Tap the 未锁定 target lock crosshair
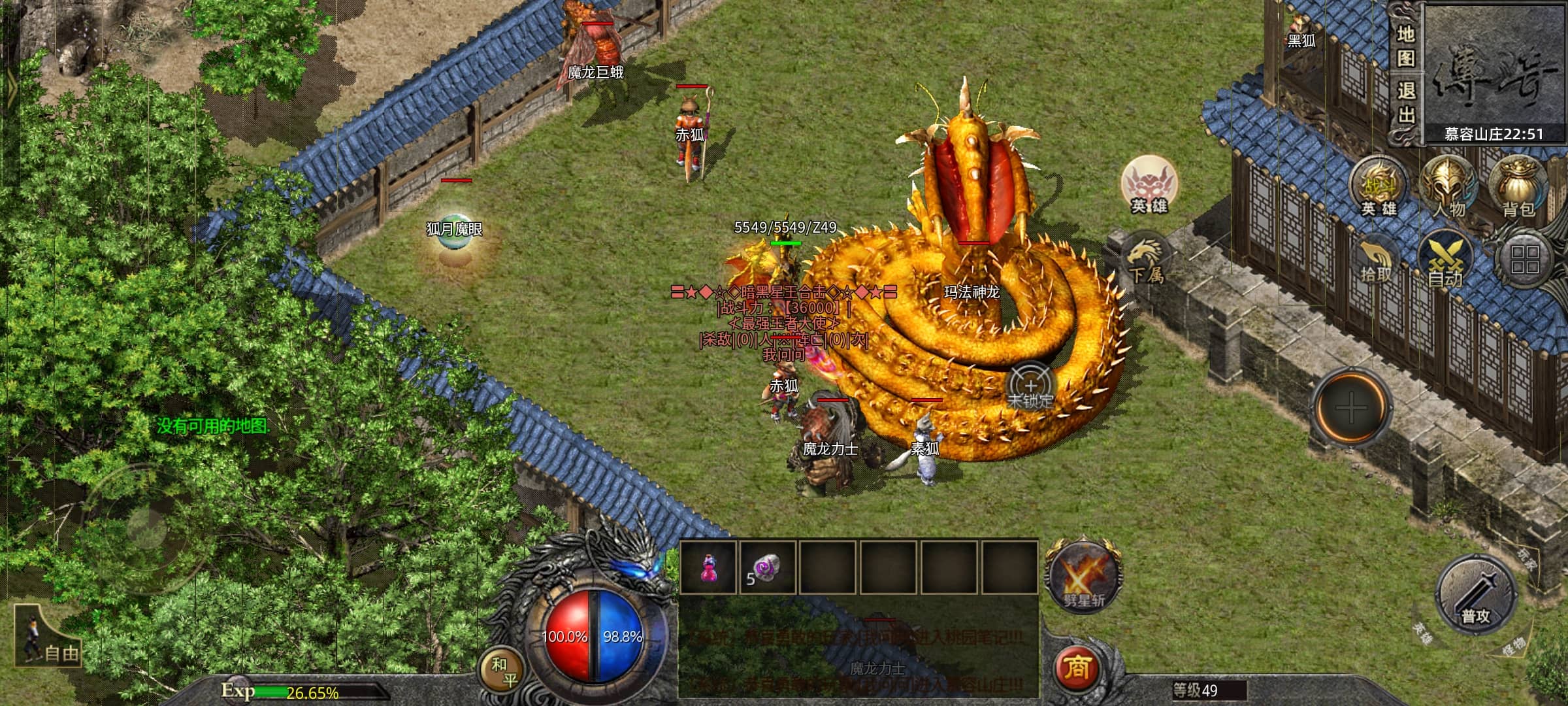 coord(1030,386)
